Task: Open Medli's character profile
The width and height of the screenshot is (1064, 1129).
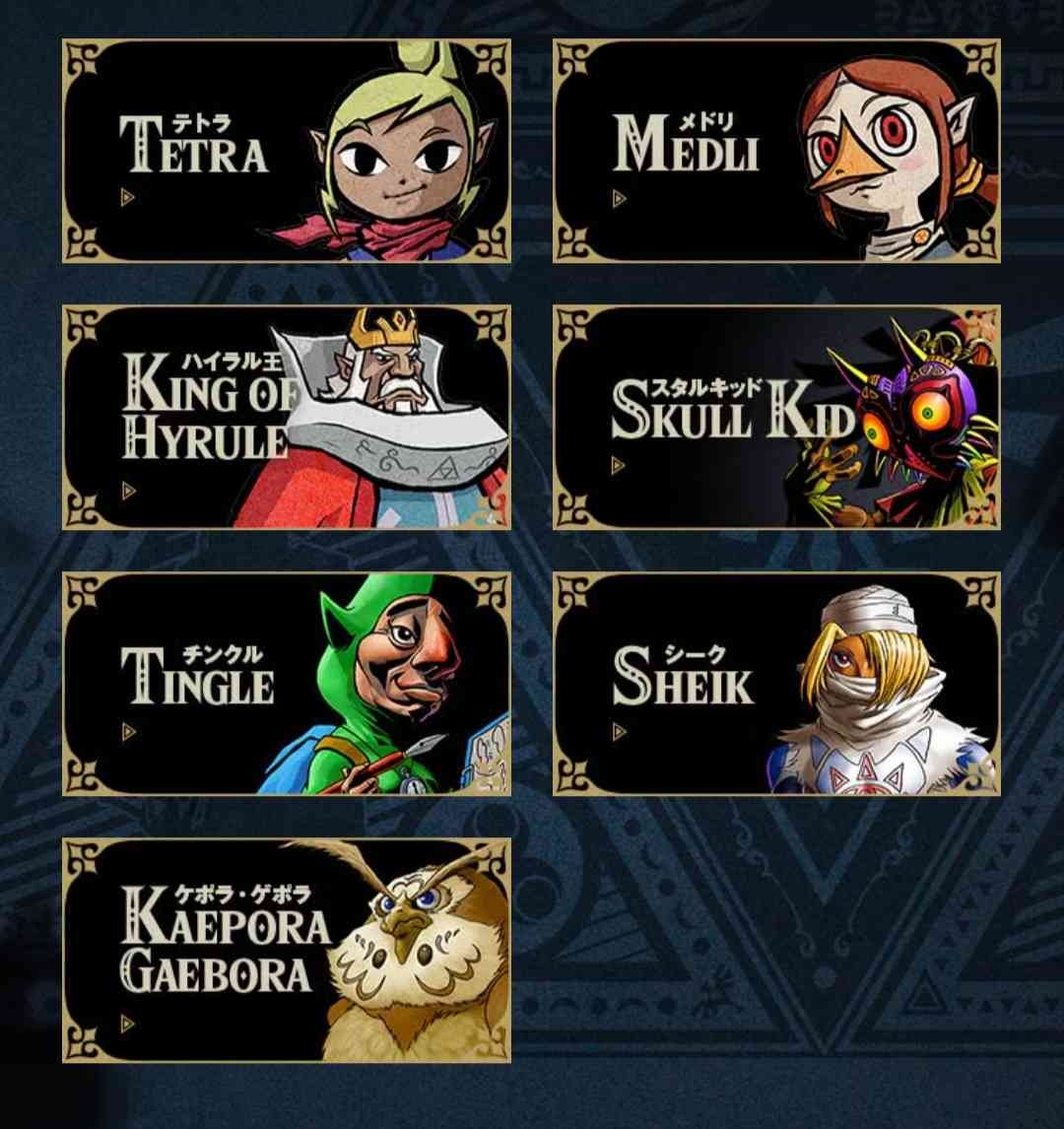Action: (x=776, y=151)
